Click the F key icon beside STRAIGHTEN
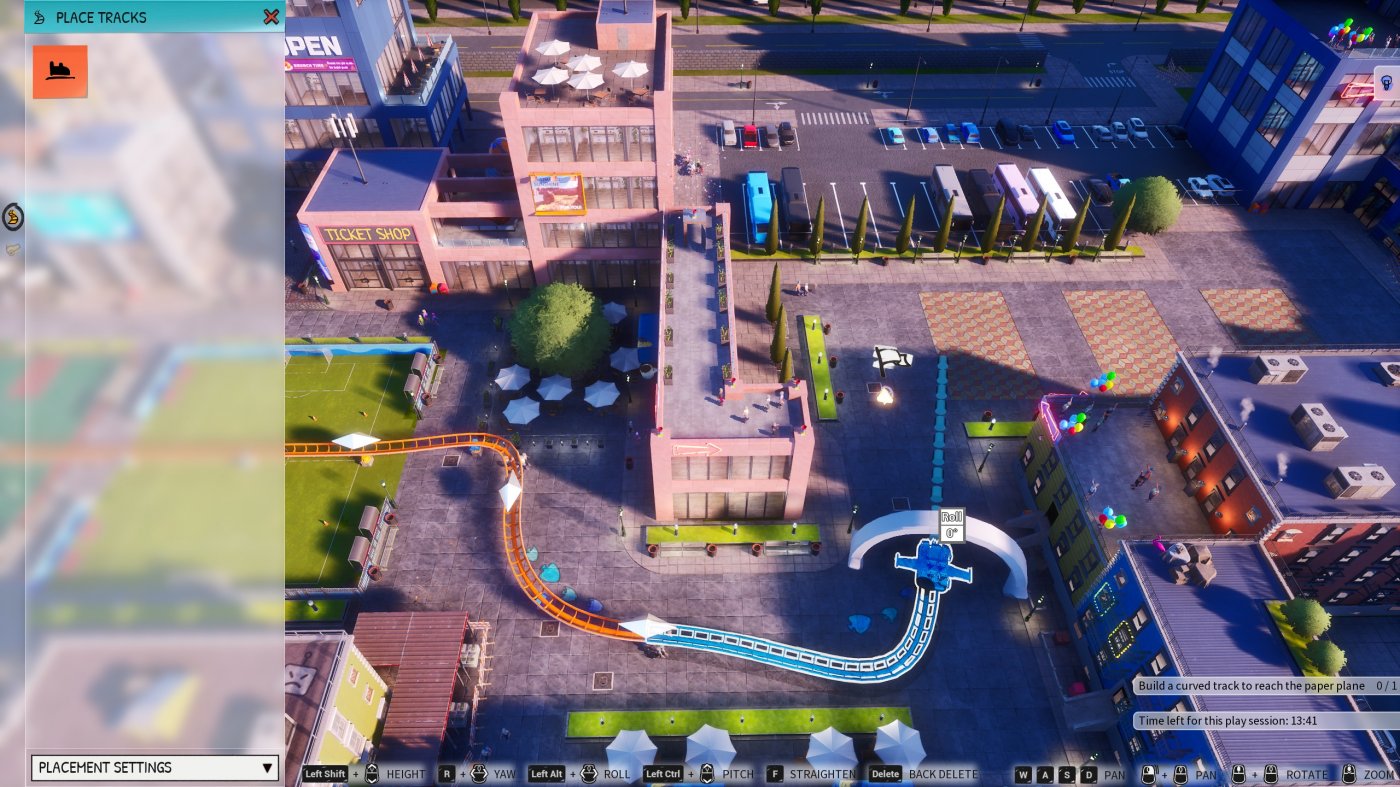This screenshot has height=787, width=1400. point(775,773)
